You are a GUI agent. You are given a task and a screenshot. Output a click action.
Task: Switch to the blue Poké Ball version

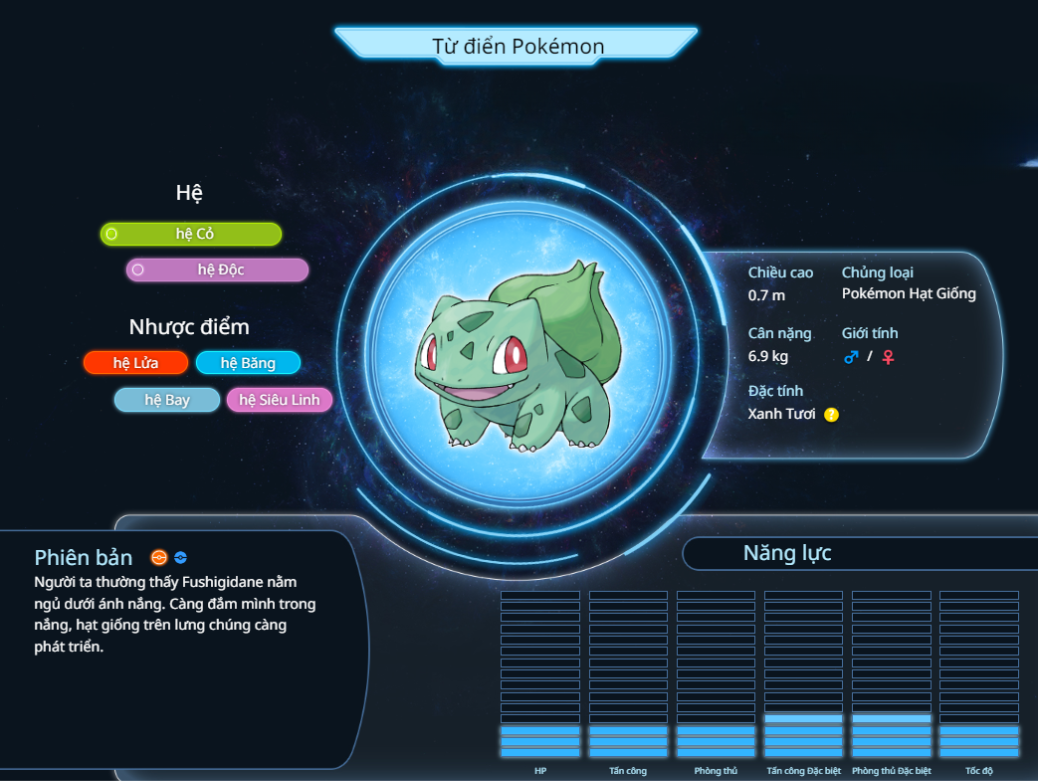(x=181, y=558)
